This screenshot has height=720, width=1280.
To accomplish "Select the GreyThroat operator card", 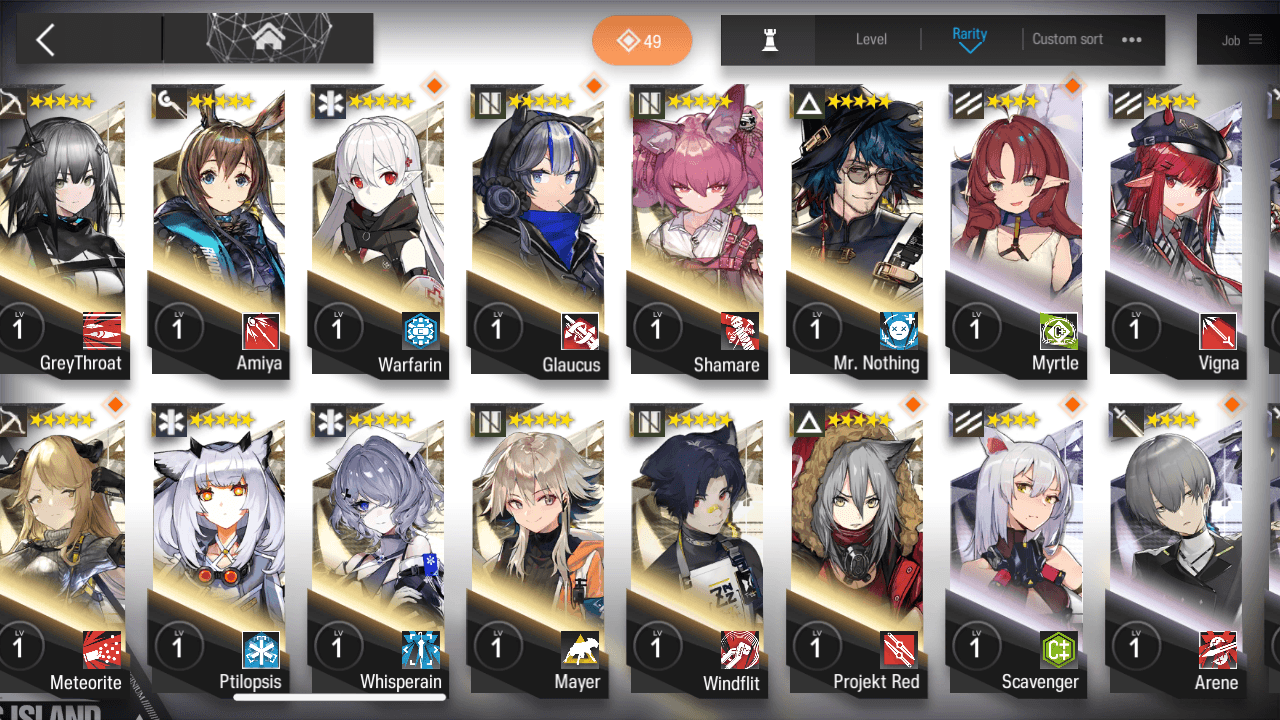I will 62,230.
